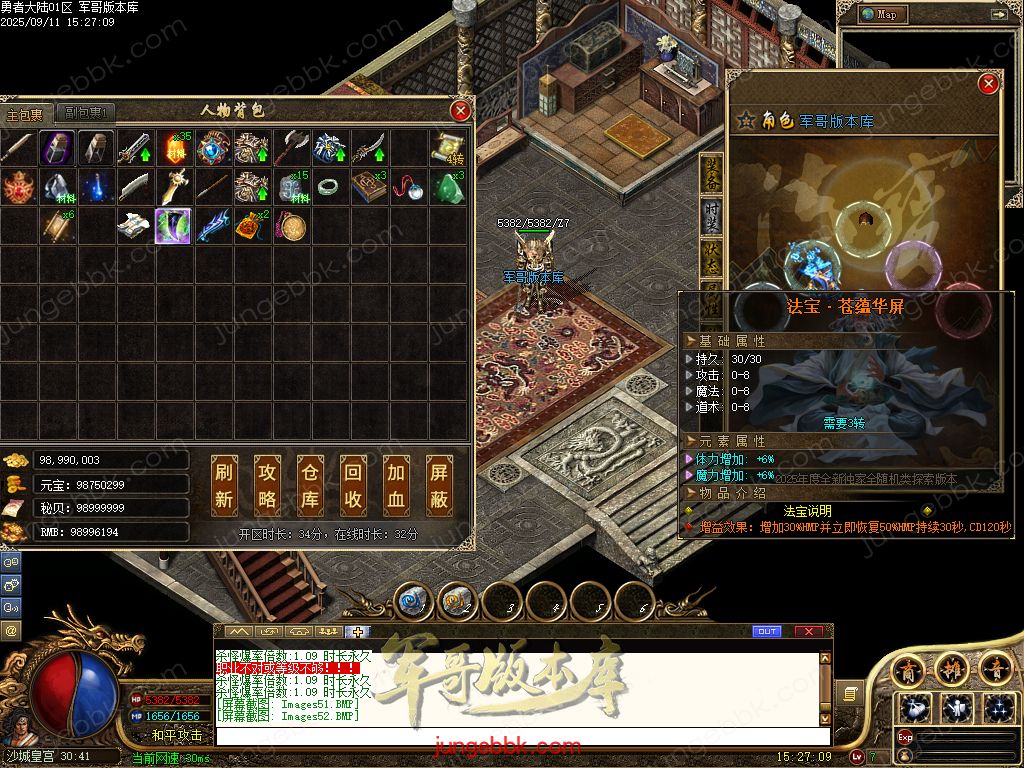Use the 加血 heal button
The width and height of the screenshot is (1024, 768).
click(x=396, y=485)
